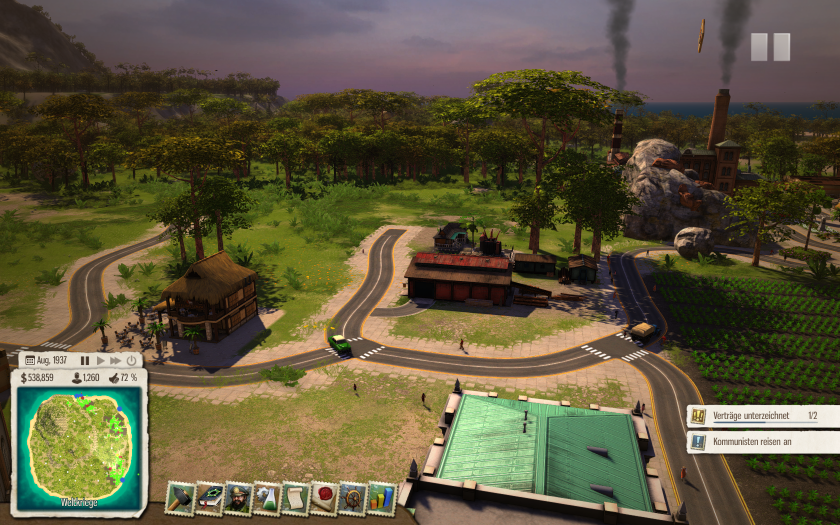Select the El Presidente portrait icon

pyautogui.click(x=238, y=497)
